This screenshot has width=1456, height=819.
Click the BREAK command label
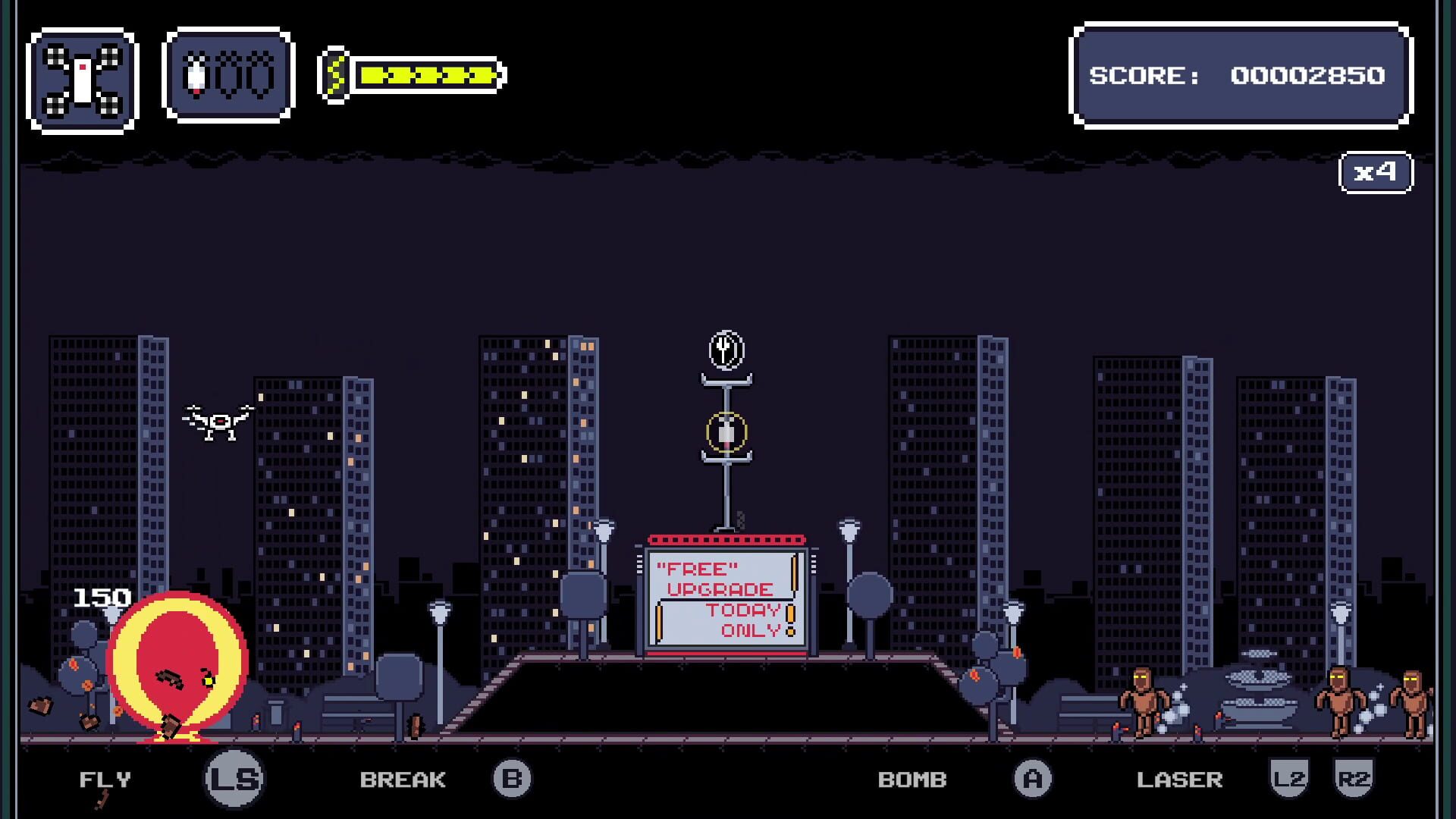coord(404,777)
